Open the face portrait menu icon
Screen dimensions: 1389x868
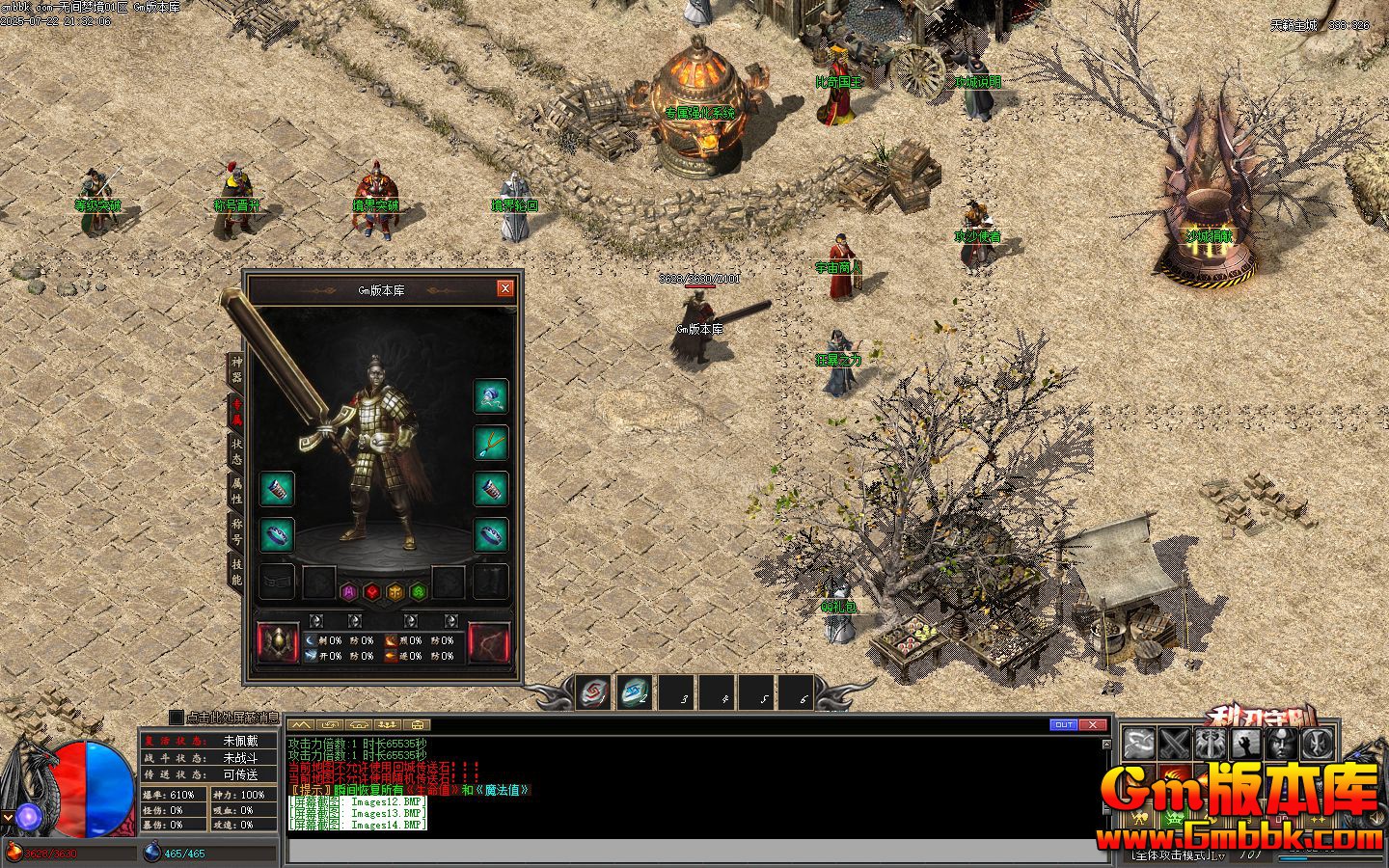(1280, 744)
